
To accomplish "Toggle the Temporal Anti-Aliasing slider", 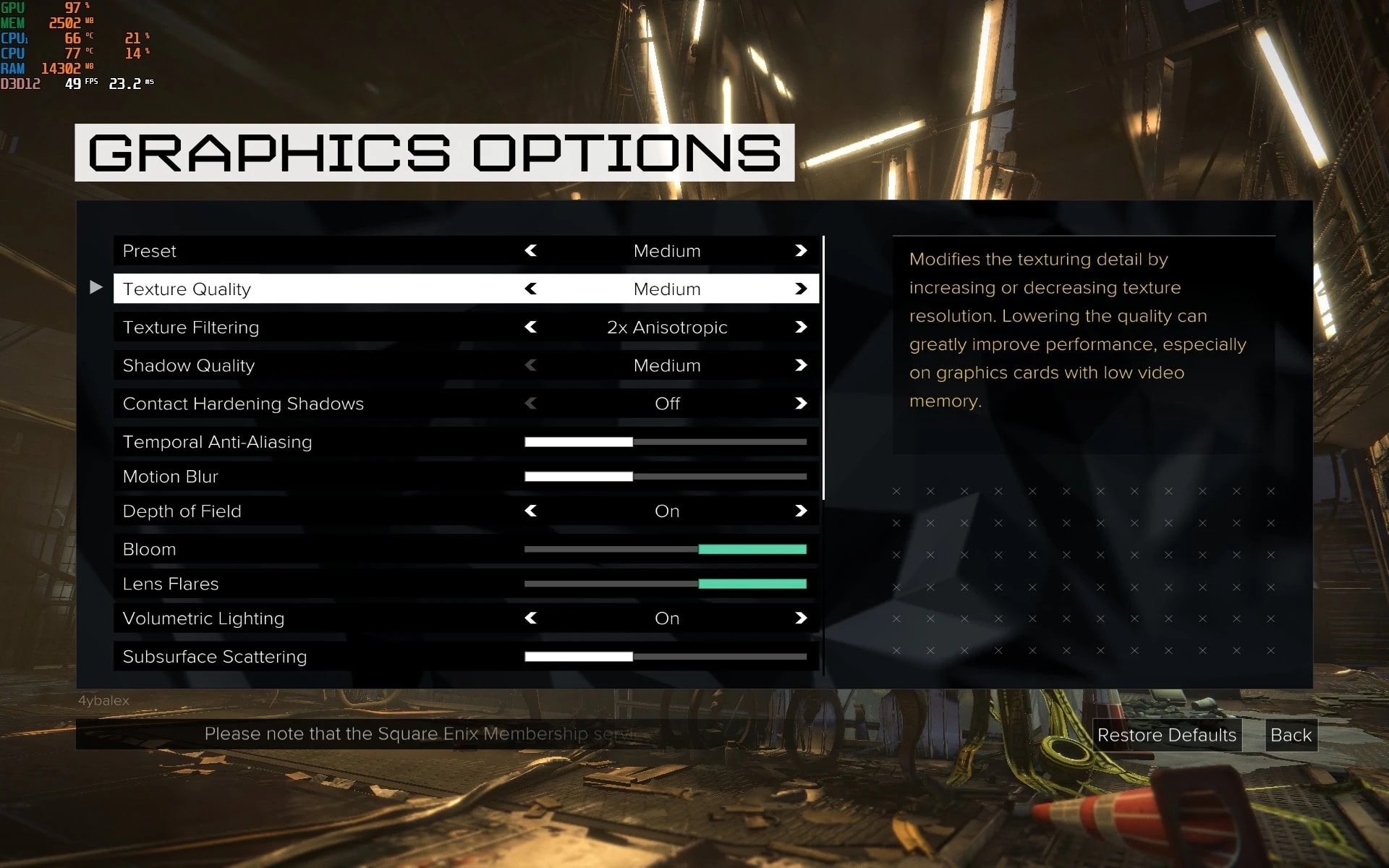I will coord(665,441).
